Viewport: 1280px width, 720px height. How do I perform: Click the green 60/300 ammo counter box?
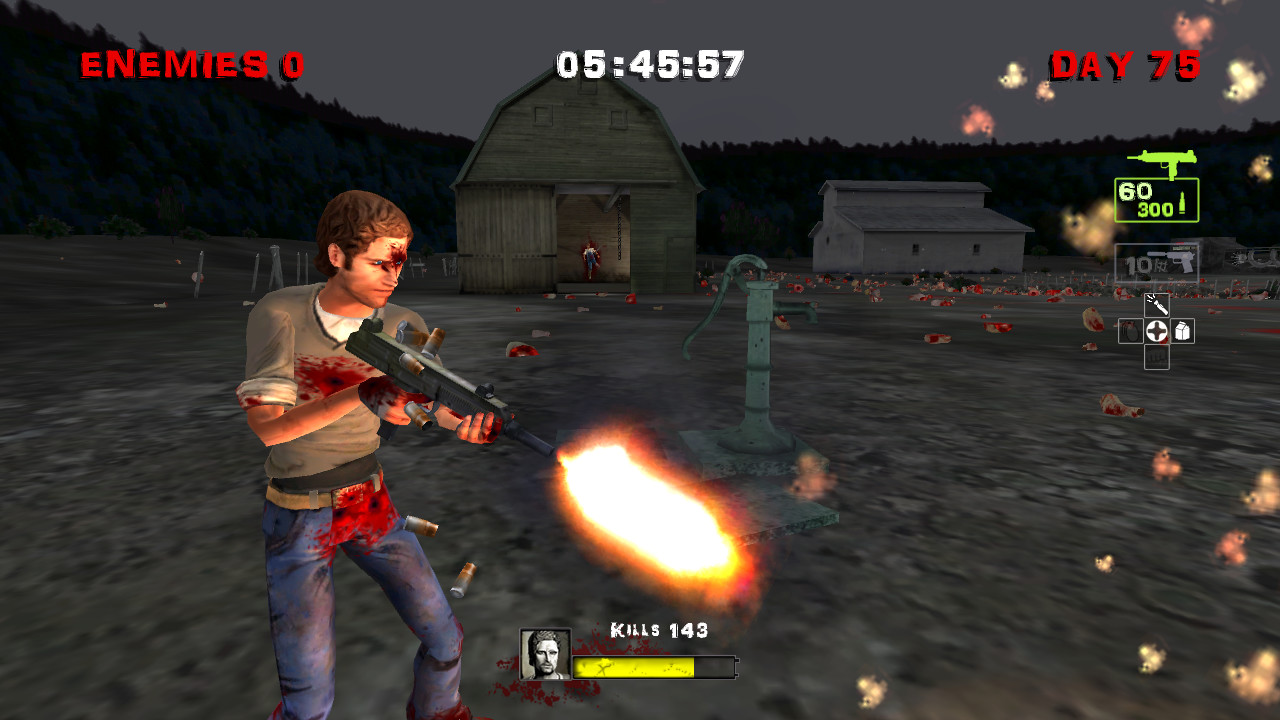point(1155,200)
